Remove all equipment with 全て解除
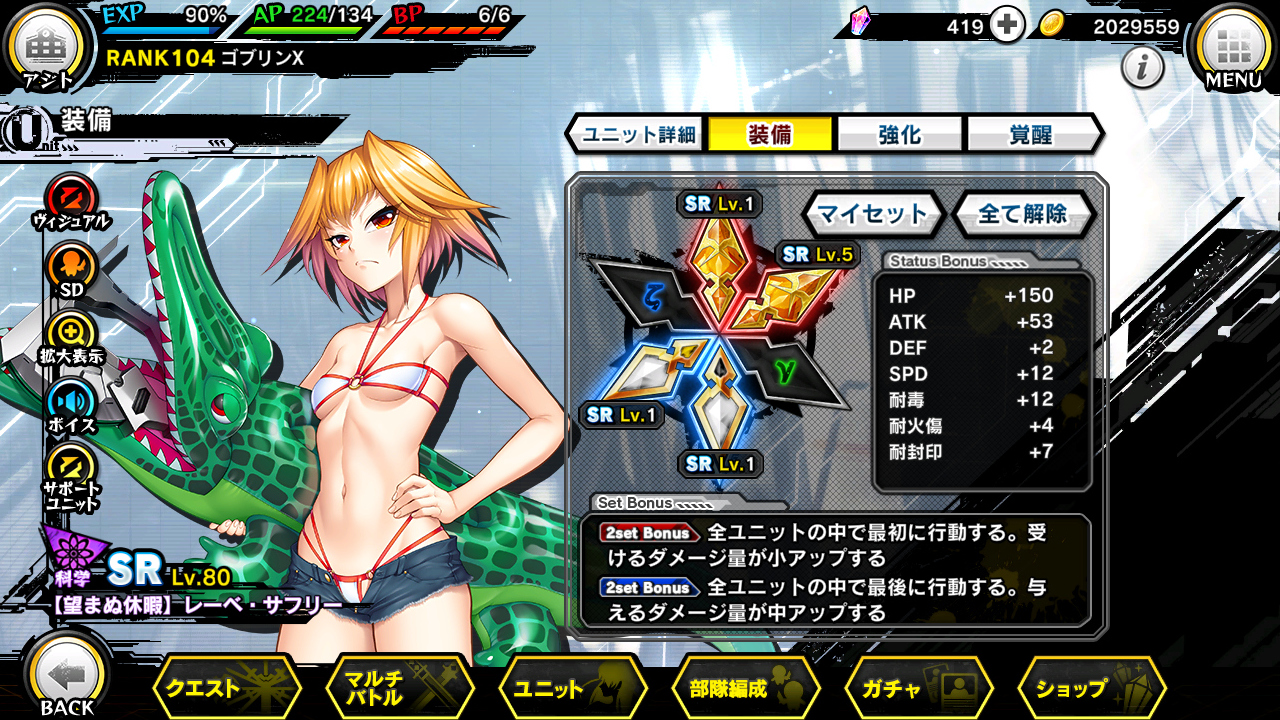 1022,213
